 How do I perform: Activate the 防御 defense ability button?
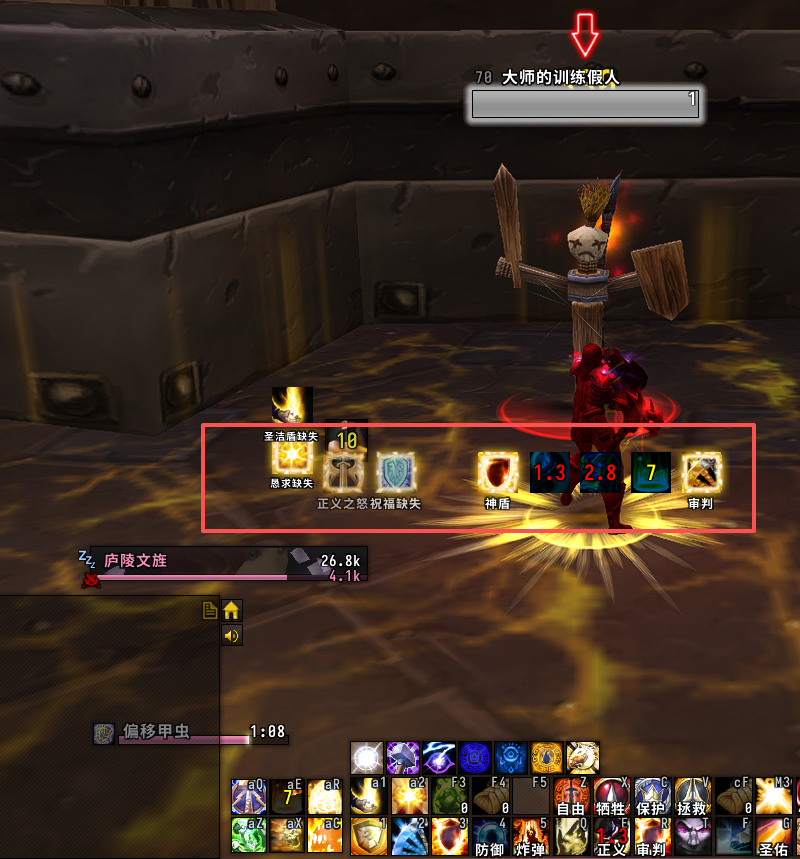[x=489, y=836]
